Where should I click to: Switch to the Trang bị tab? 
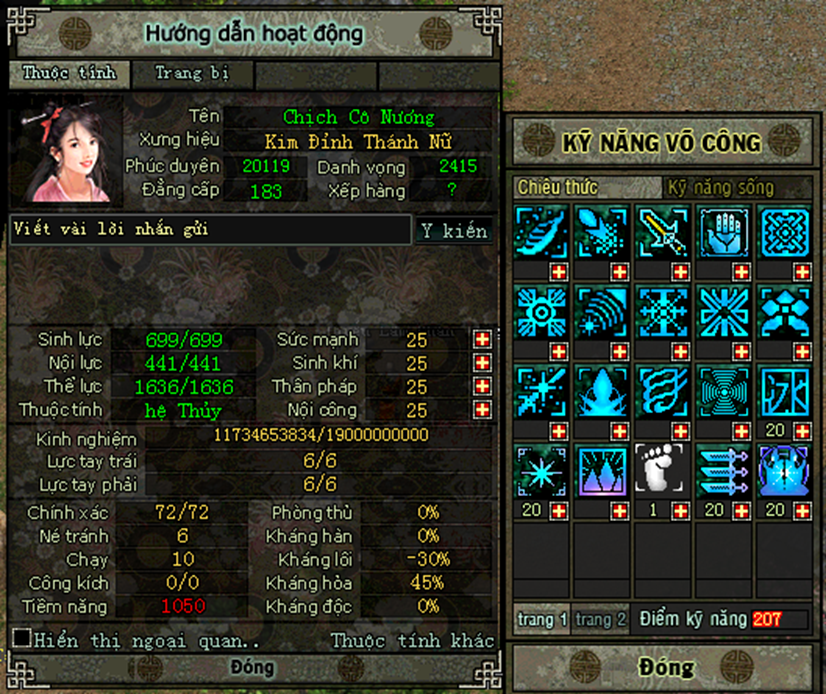(x=193, y=73)
